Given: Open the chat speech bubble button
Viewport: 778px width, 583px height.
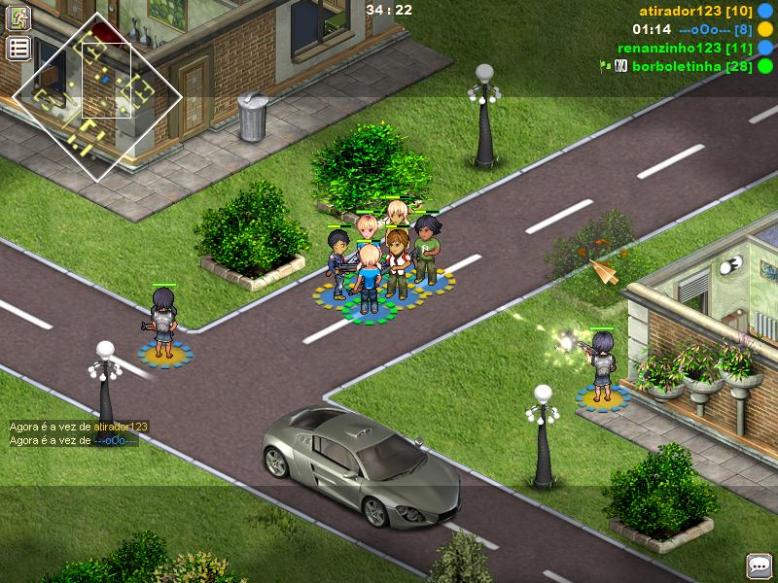Looking at the screenshot, I should point(759,564).
